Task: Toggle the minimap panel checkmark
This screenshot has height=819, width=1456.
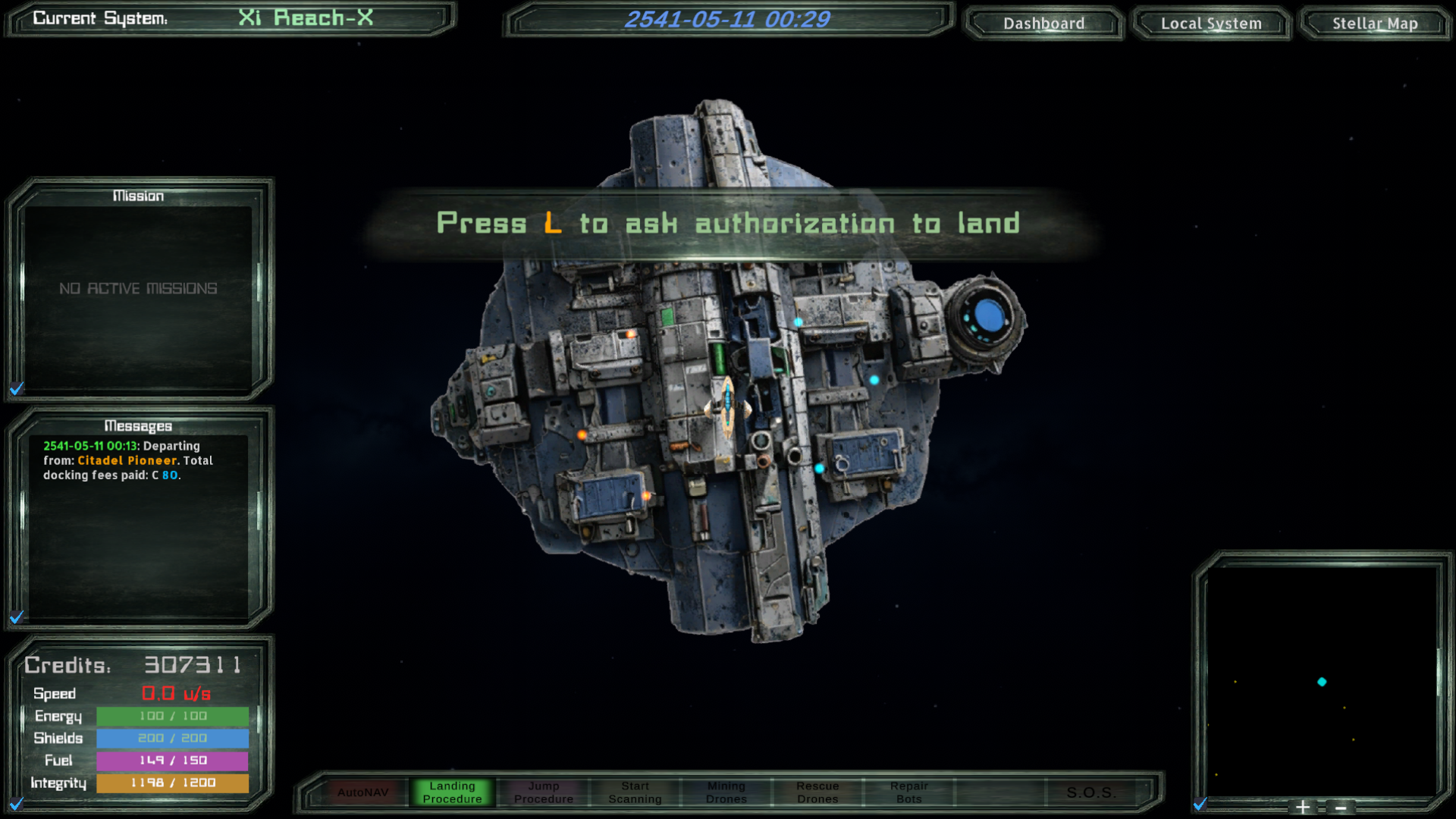Action: point(1200,804)
